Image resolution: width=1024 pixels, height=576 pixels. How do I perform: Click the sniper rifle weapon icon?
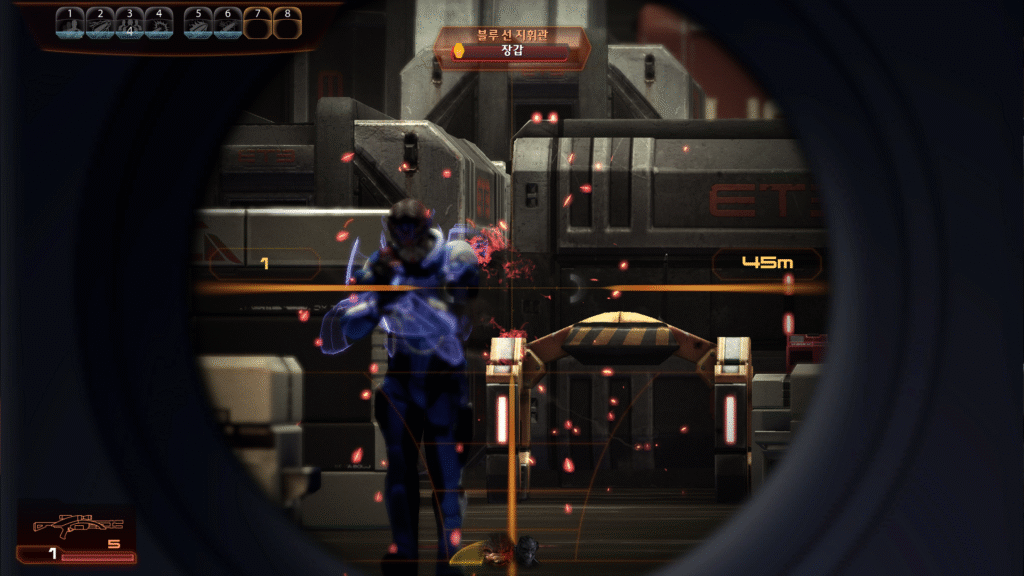[78, 525]
